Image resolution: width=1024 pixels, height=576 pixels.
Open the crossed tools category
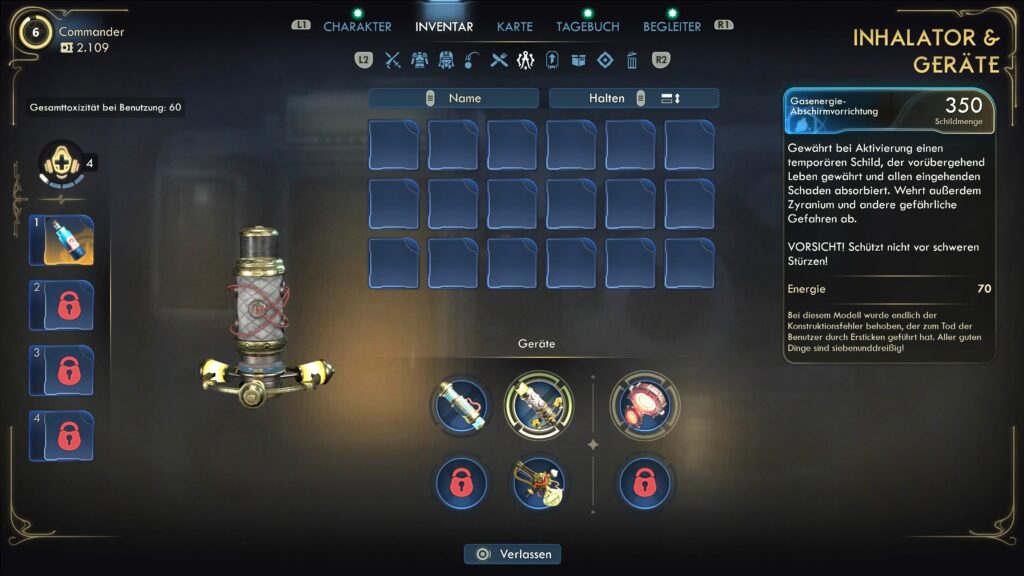click(500, 60)
